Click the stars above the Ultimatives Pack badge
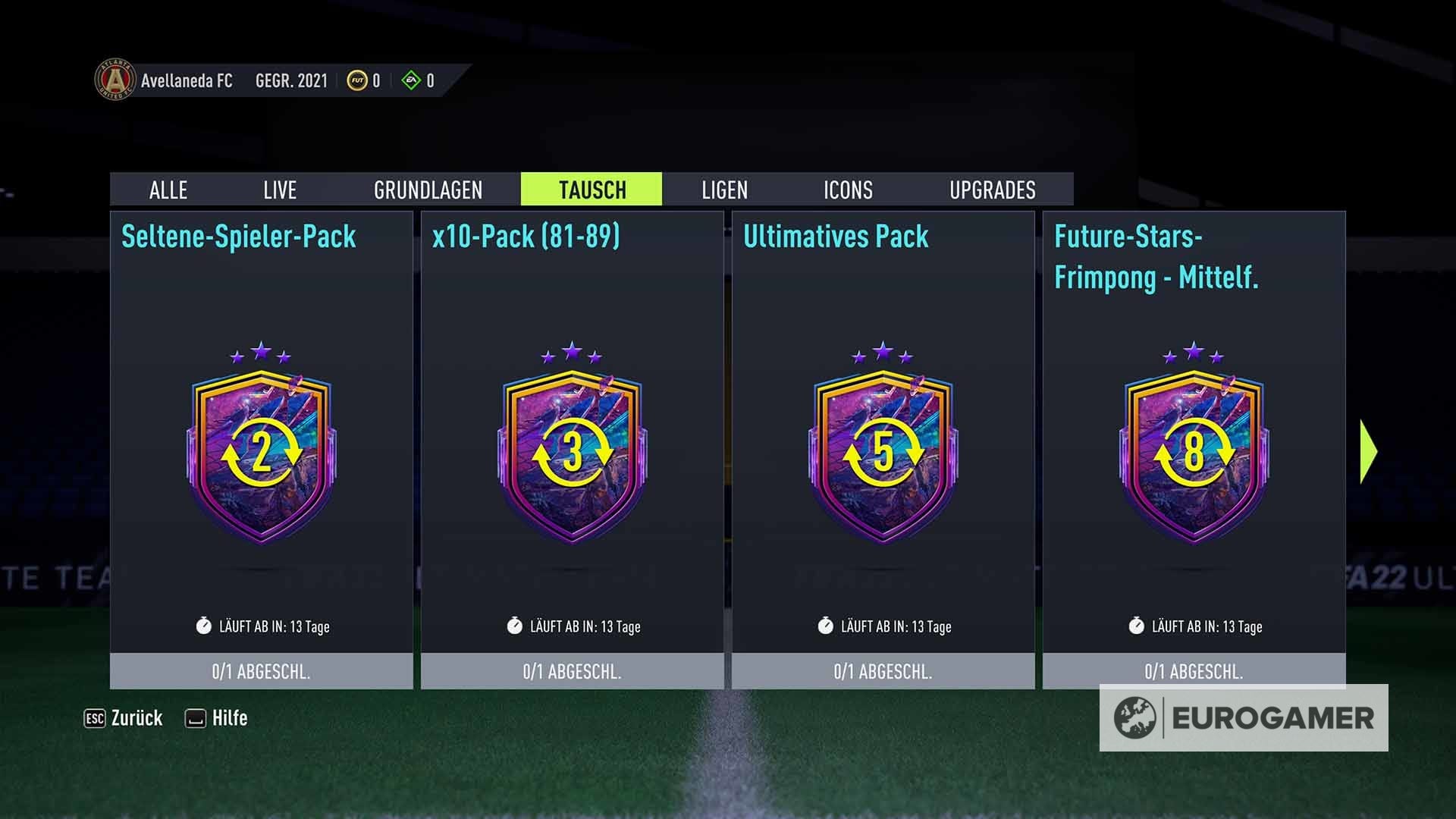Image resolution: width=1456 pixels, height=819 pixels. coord(883,353)
